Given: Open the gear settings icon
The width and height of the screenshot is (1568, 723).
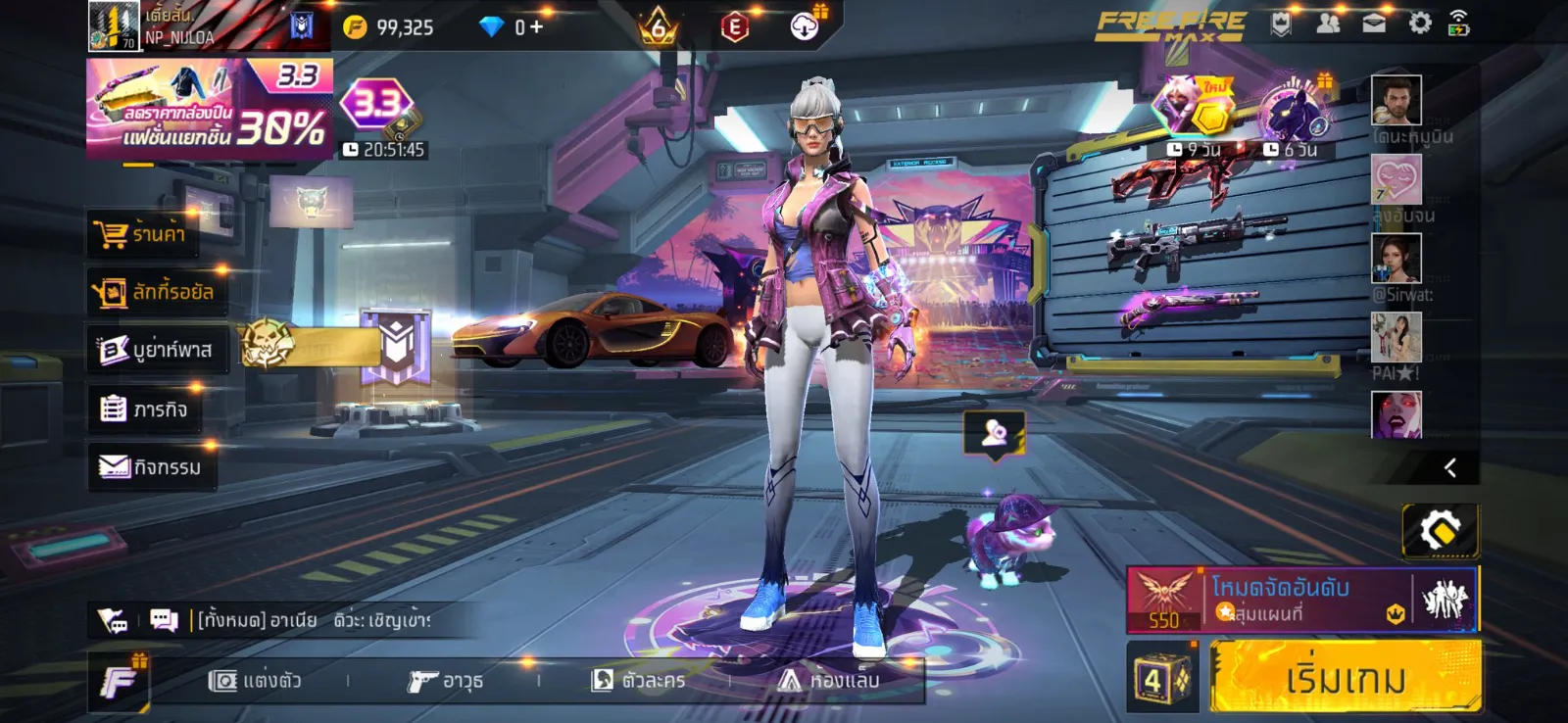Looking at the screenshot, I should (x=1419, y=24).
